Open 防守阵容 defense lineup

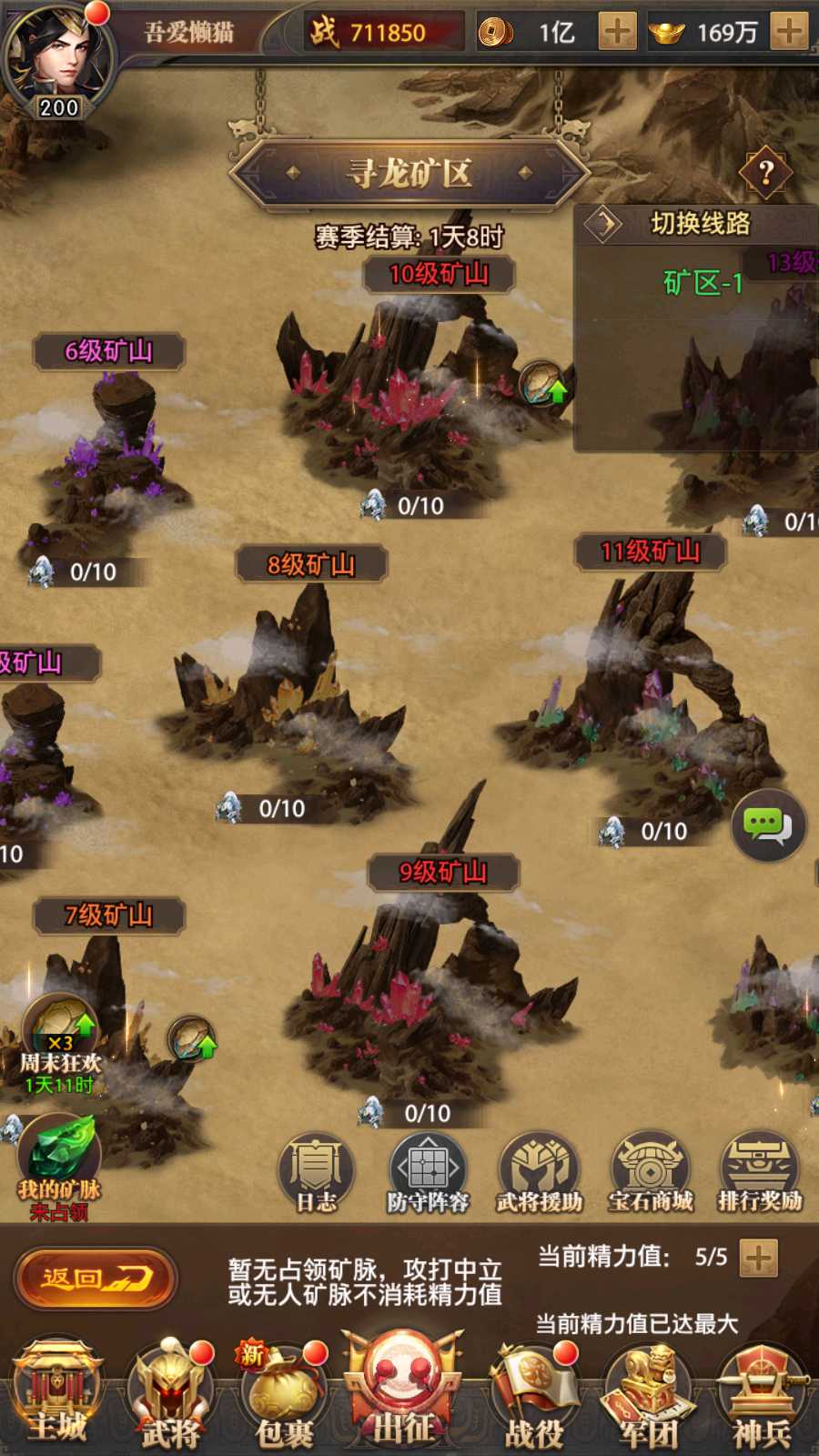click(428, 1173)
